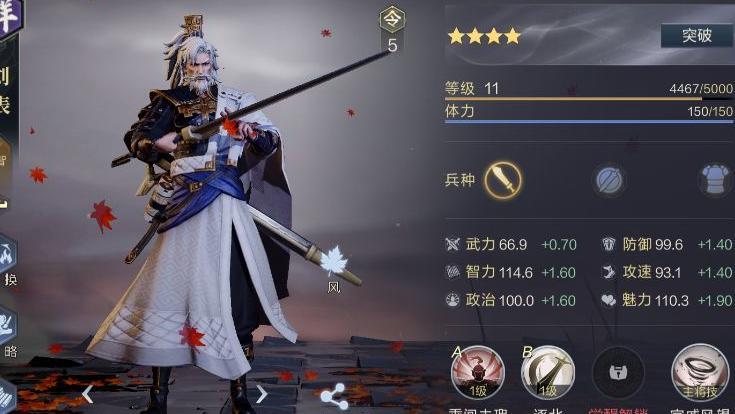Screen dimensions: 735x414
Task: Select the armor troop type icon
Action: [713, 180]
